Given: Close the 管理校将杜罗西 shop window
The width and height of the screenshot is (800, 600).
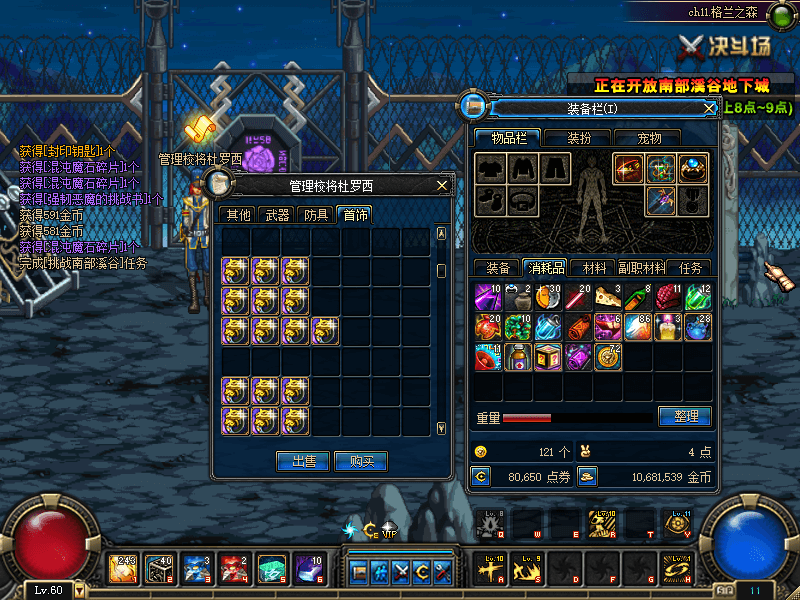Looking at the screenshot, I should (442, 185).
